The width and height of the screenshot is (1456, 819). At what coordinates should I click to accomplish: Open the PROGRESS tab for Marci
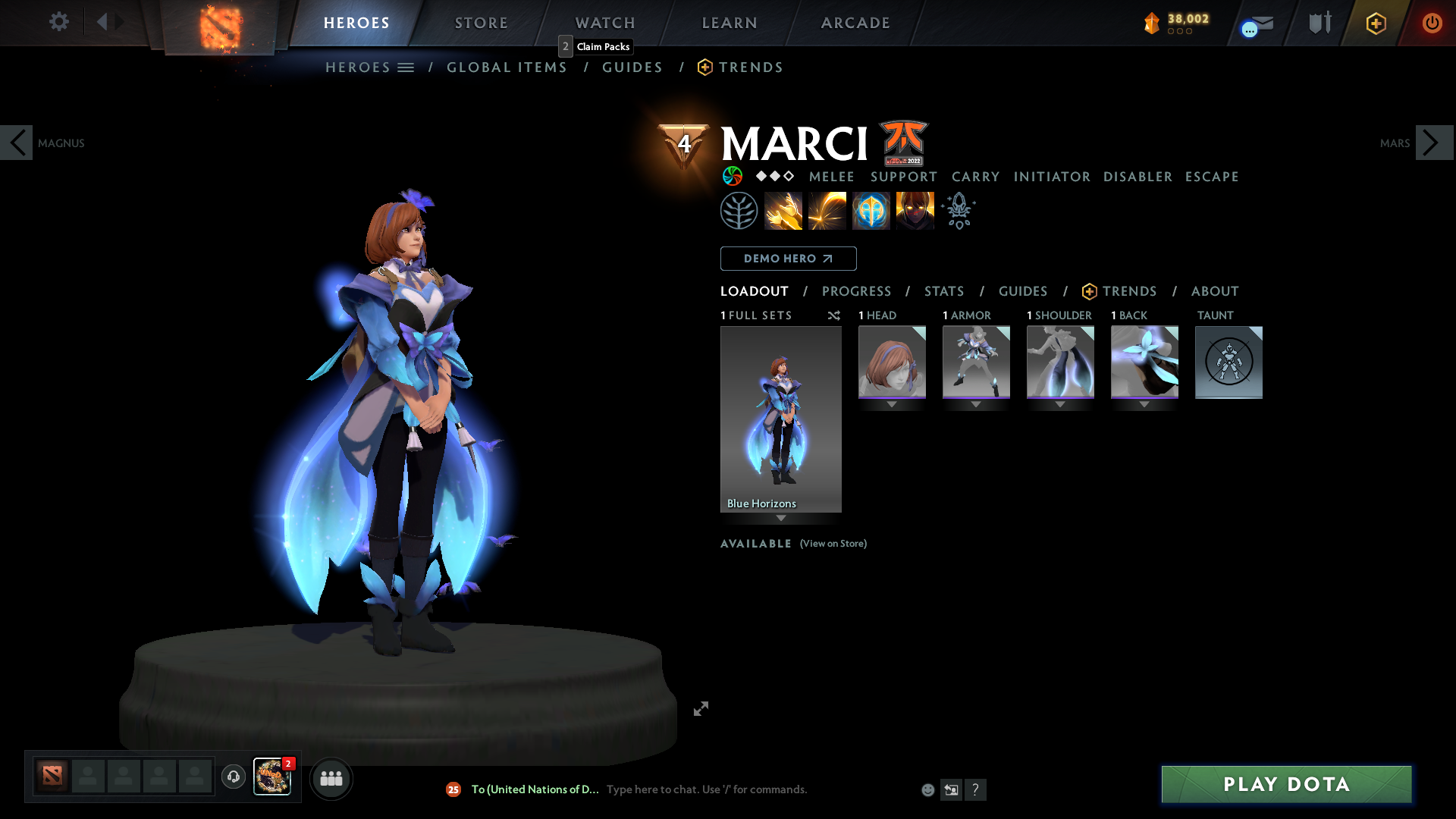coord(857,291)
